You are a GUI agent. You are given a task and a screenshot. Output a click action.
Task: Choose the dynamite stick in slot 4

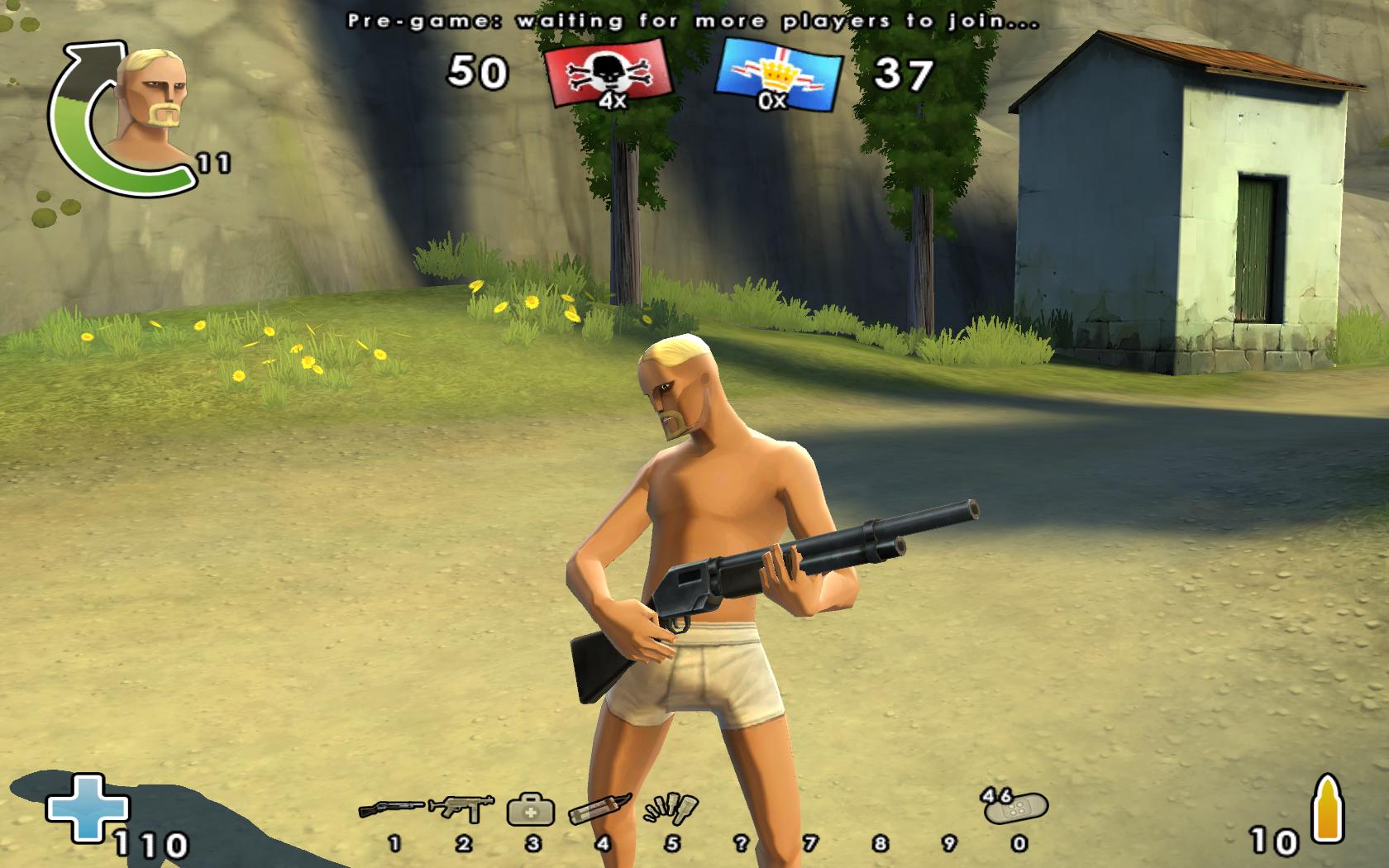599,808
